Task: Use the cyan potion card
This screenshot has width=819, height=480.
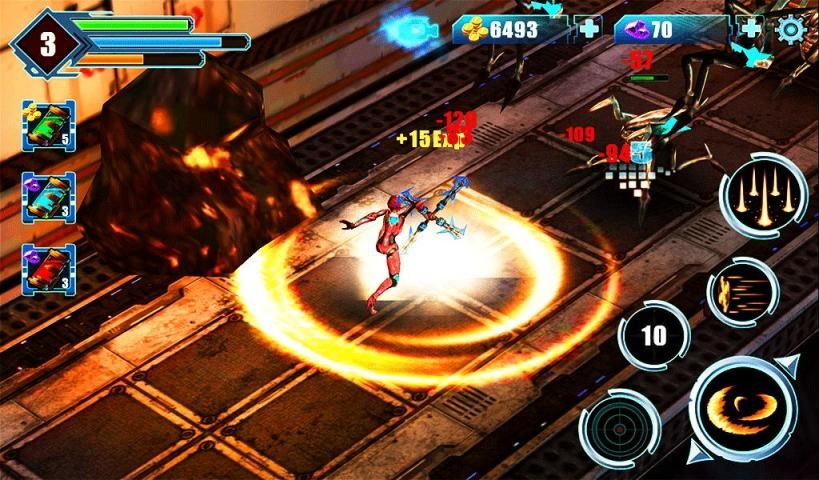Action: (48, 197)
